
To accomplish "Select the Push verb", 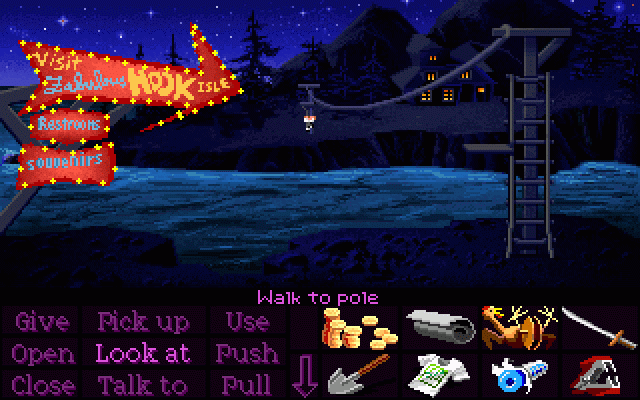I will click(x=246, y=353).
